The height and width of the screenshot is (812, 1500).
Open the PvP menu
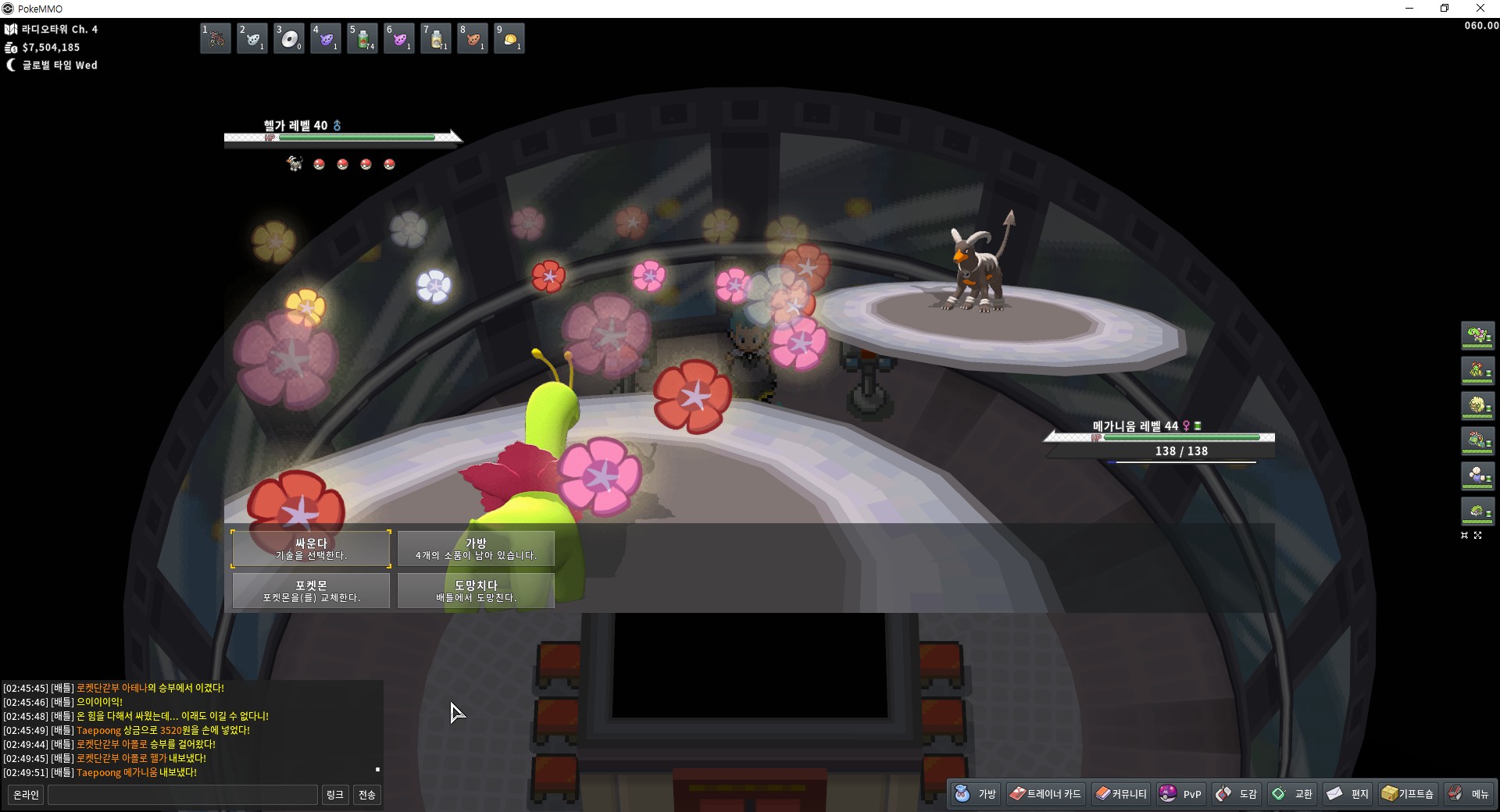point(1181,794)
